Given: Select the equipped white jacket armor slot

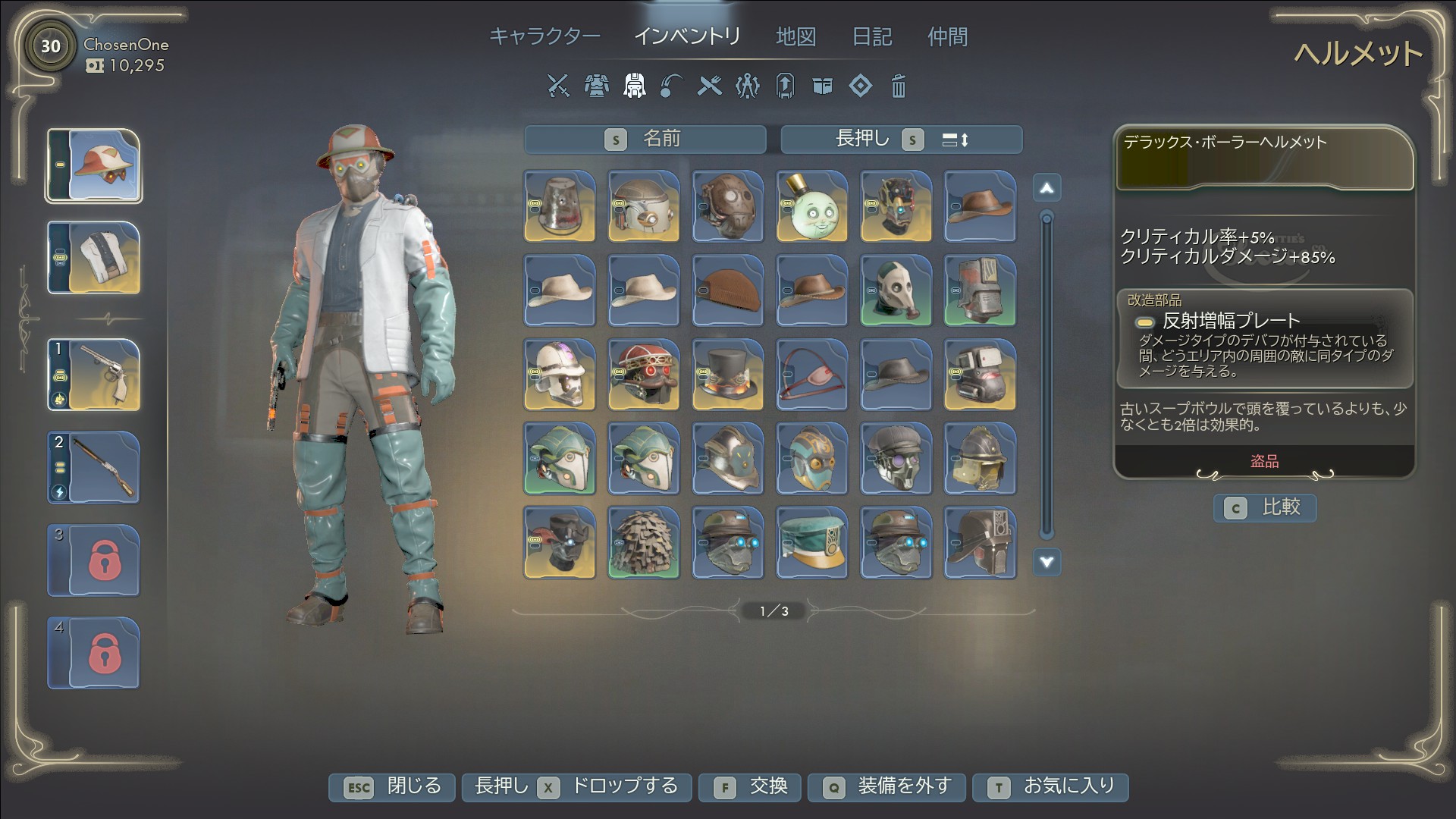Looking at the screenshot, I should coord(94,258).
